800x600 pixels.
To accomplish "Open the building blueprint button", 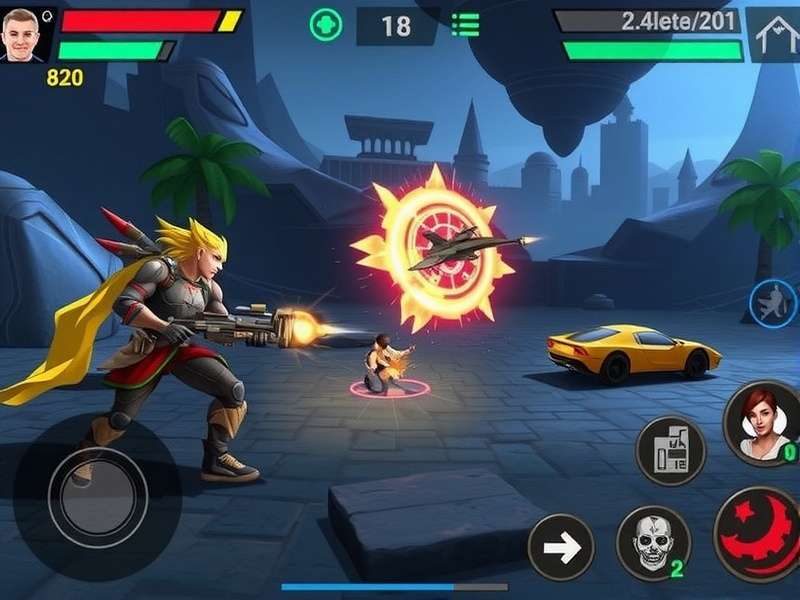I will coord(671,450).
